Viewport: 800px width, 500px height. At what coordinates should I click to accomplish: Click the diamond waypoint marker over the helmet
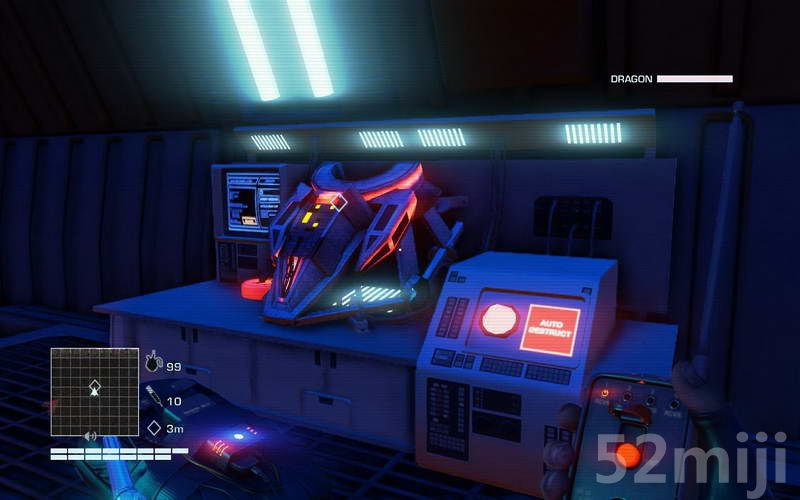point(338,203)
